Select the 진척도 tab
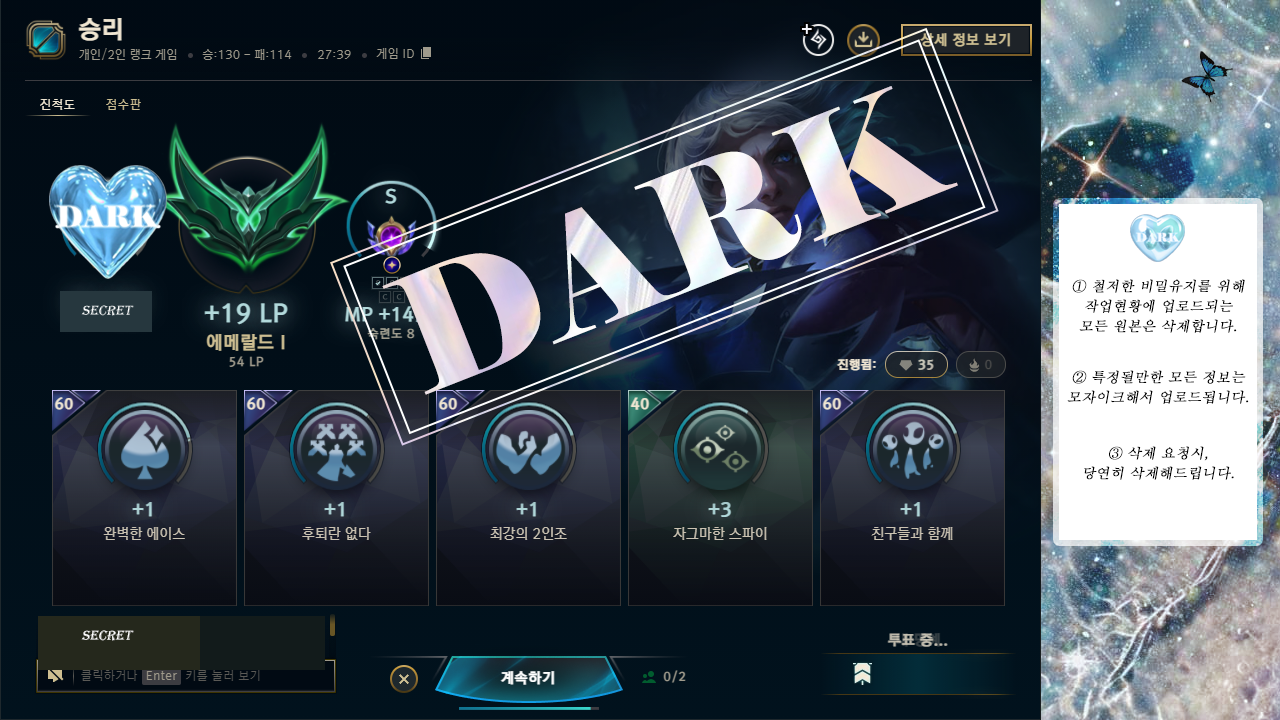Screen dimensions: 1280x720 [58, 104]
